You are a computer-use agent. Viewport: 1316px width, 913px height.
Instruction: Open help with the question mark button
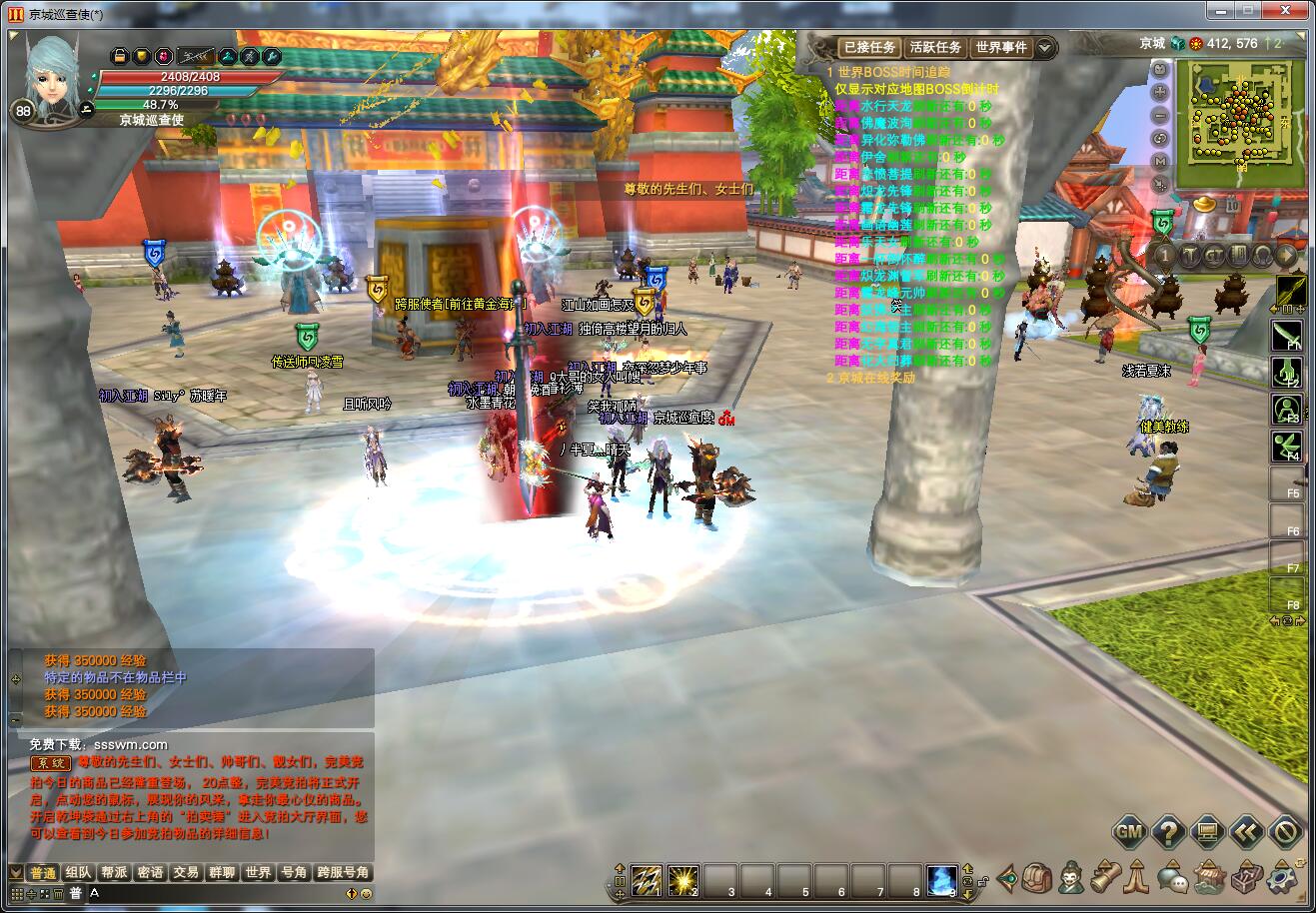(x=1168, y=832)
